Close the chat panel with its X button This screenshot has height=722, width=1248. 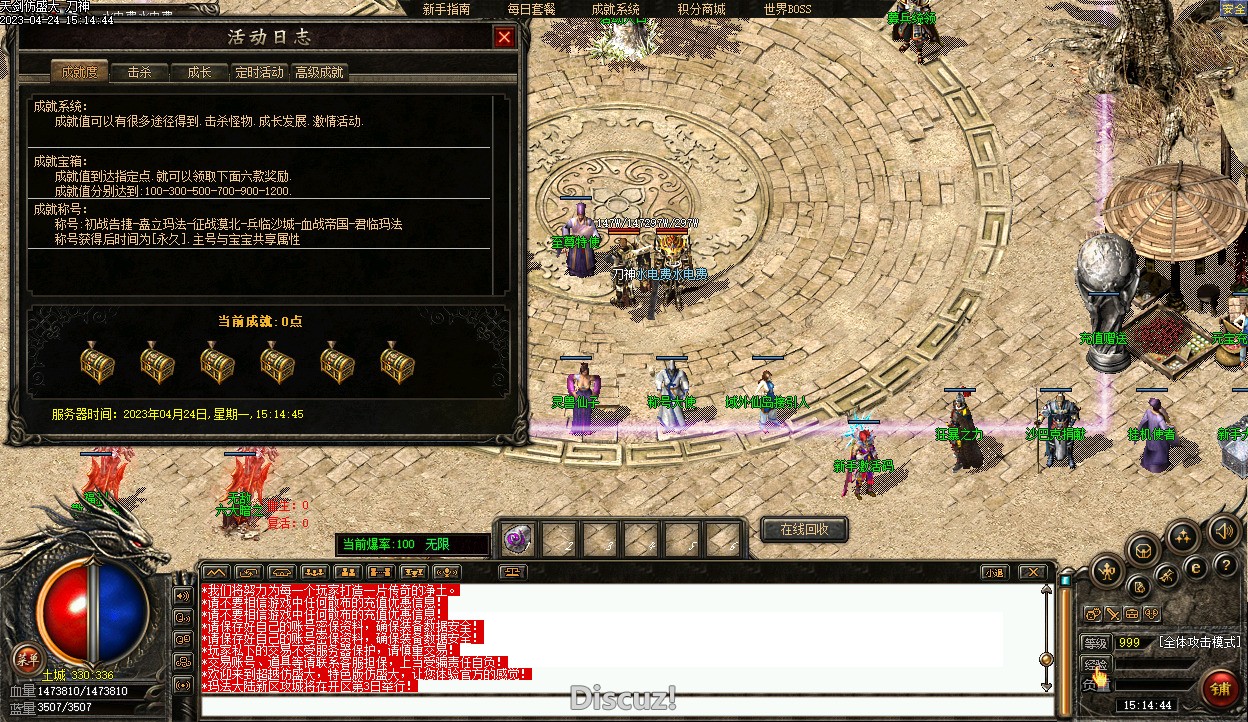click(1032, 573)
